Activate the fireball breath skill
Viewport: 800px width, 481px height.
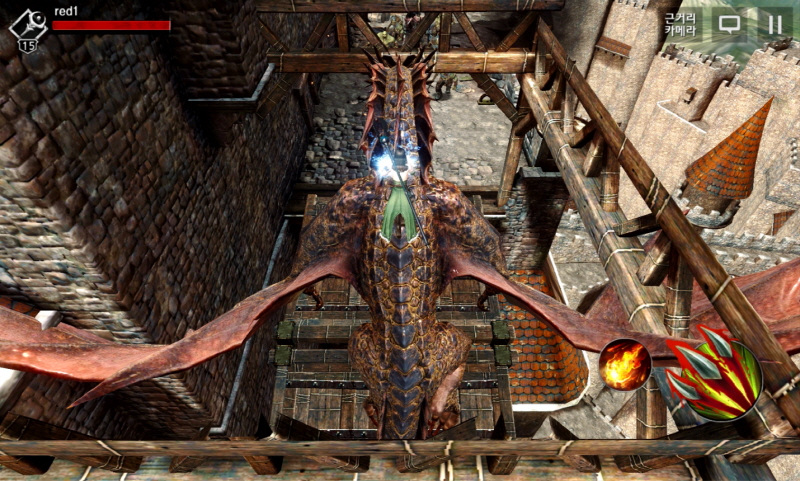pos(625,365)
